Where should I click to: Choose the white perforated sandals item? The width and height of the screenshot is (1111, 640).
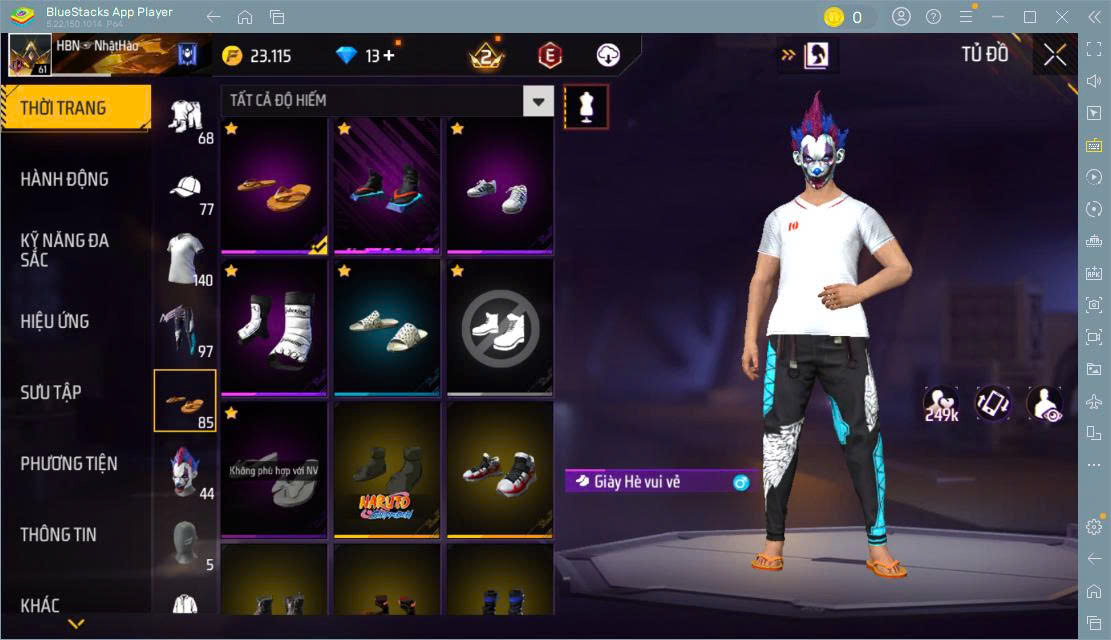[387, 327]
